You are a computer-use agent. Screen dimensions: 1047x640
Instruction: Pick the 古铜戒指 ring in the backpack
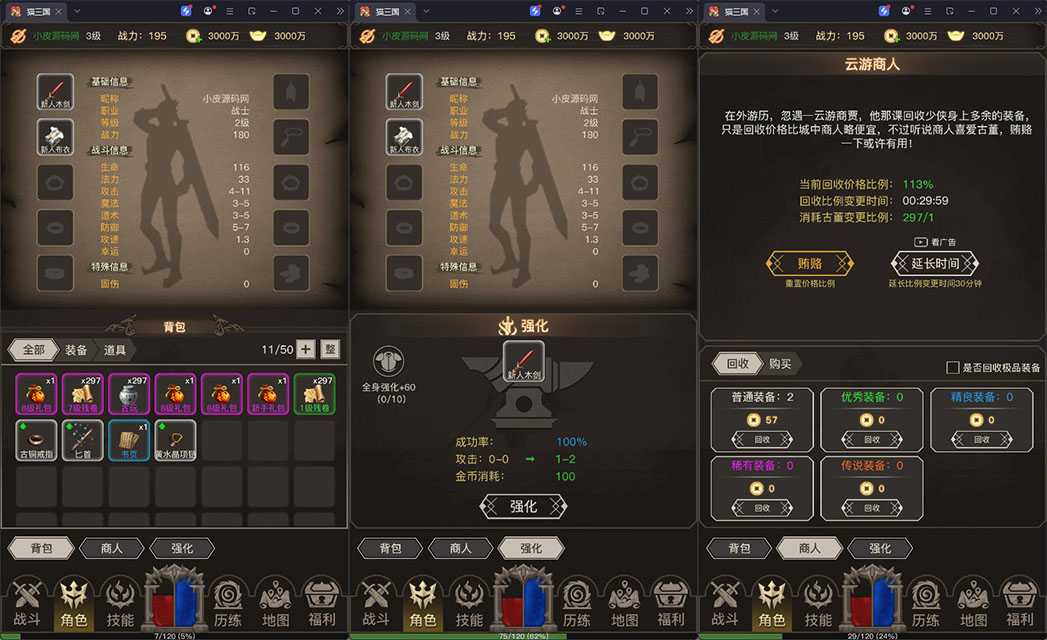(37, 440)
